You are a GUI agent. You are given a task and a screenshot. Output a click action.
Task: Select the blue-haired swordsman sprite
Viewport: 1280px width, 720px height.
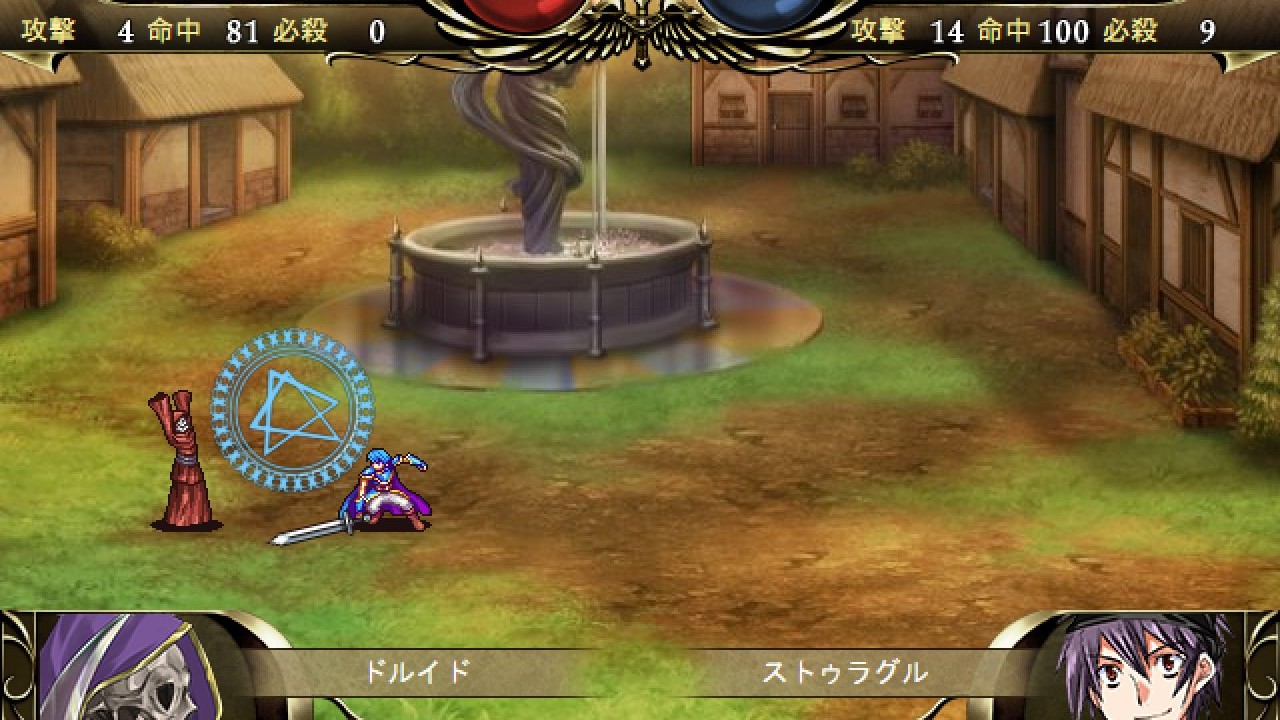pos(380,490)
